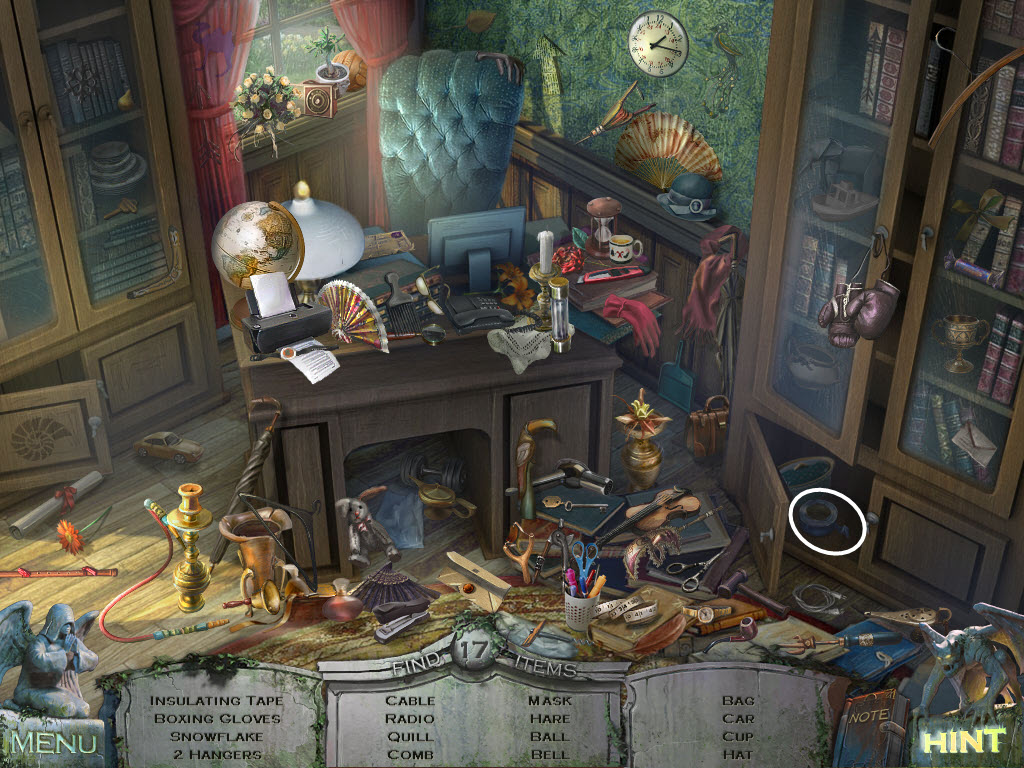The image size is (1024, 768).
Task: Click the Car list entry
Action: click(x=738, y=718)
